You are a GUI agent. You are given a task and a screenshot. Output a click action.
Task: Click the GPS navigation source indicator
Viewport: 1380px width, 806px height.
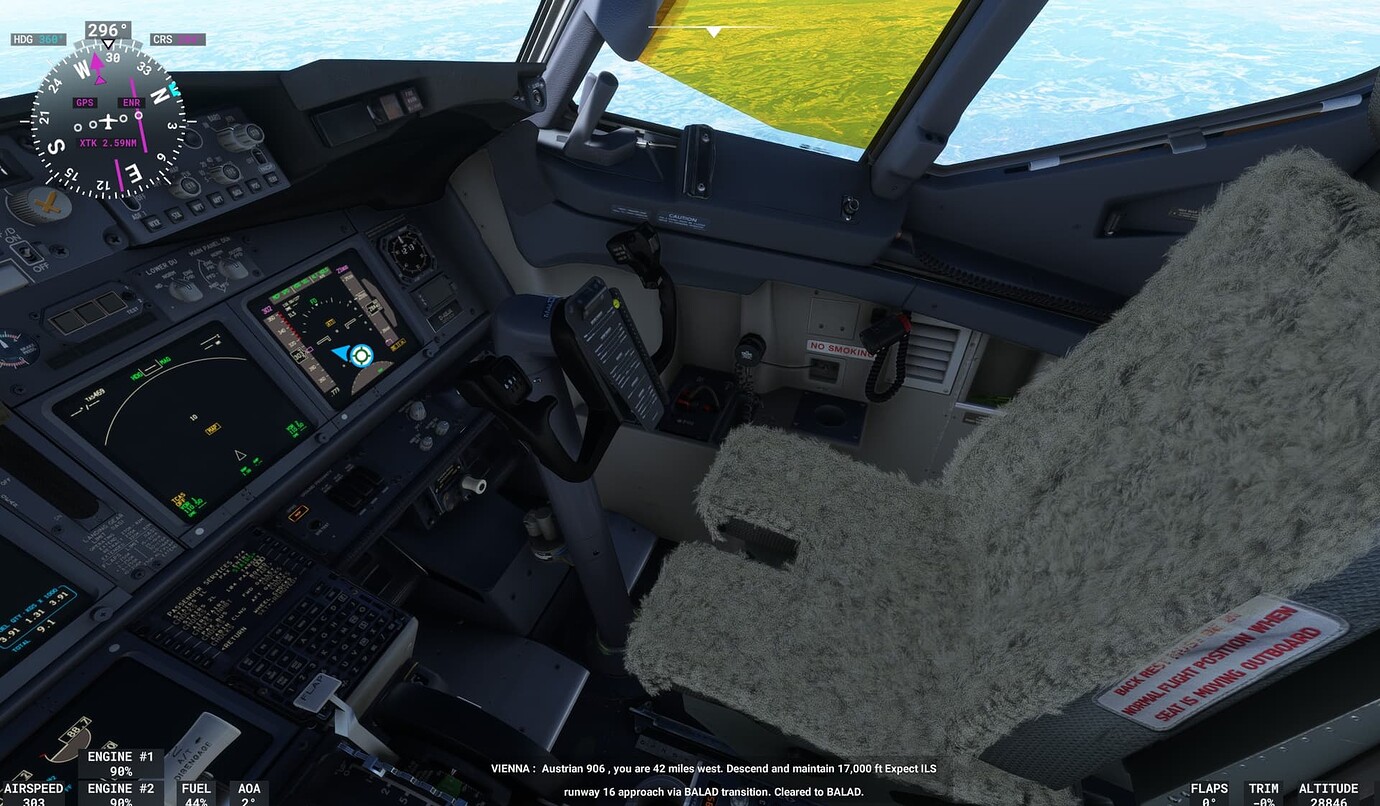[x=84, y=102]
